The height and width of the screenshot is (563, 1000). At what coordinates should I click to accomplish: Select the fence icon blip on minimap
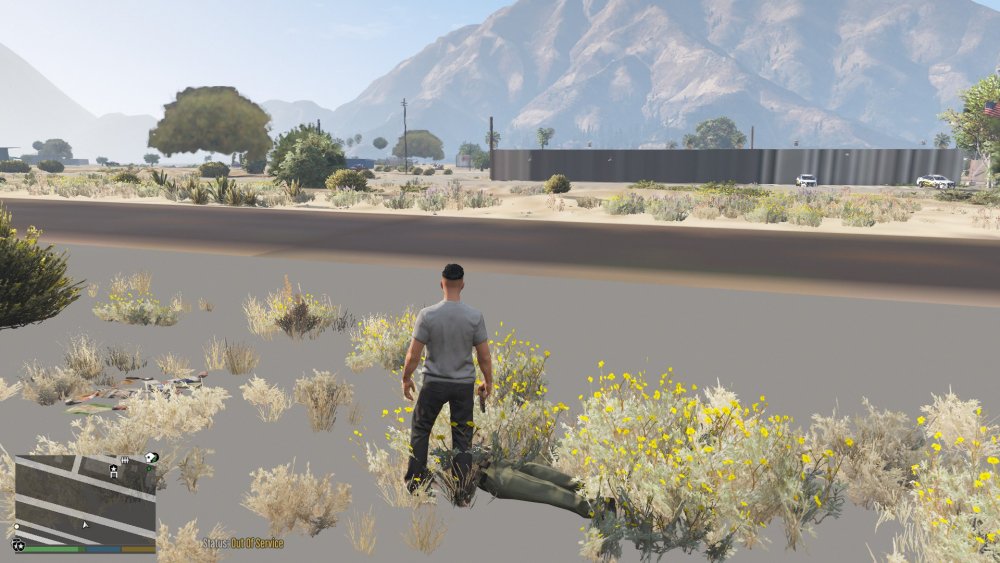[x=125, y=460]
